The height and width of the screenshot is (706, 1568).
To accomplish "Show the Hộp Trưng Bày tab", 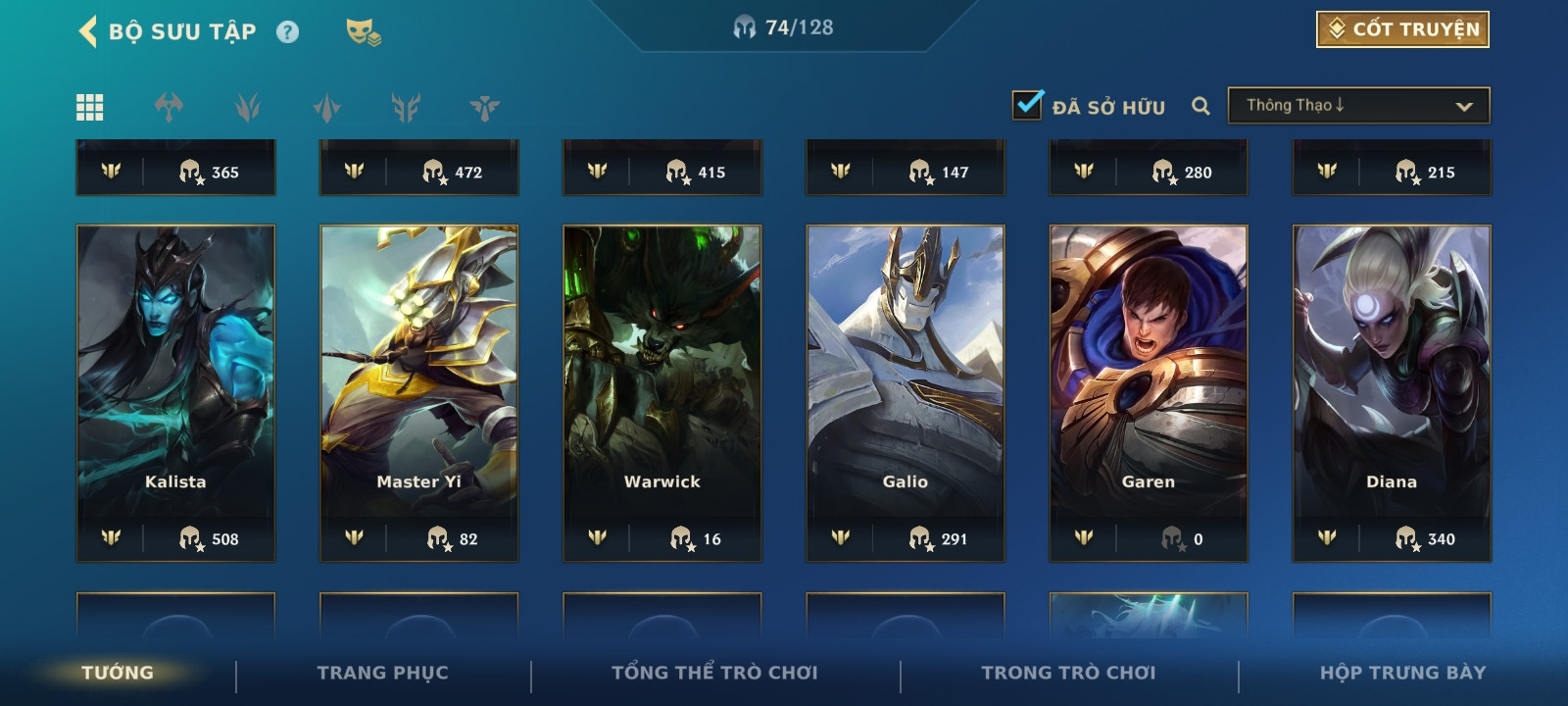I will pyautogui.click(x=1402, y=673).
